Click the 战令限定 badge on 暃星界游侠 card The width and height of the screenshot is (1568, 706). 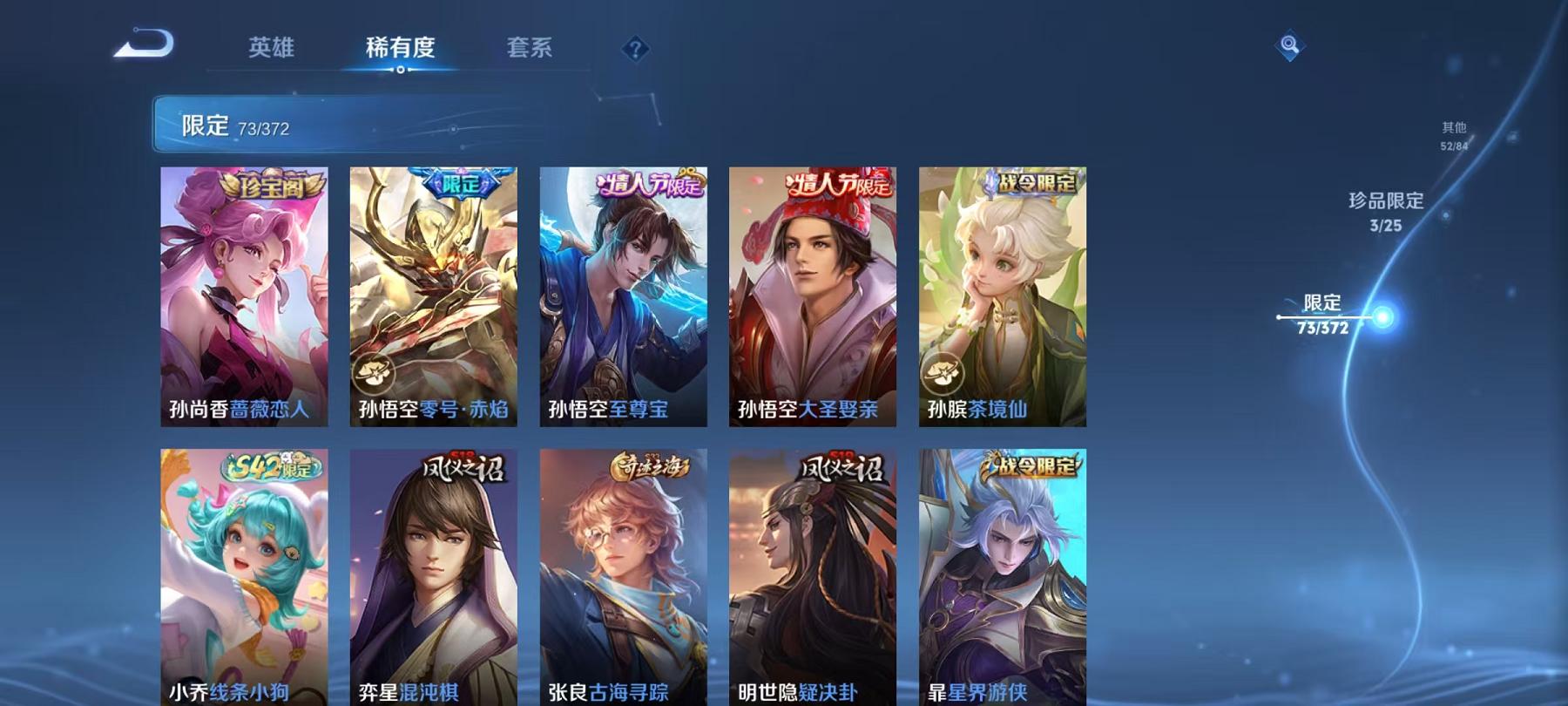coord(1032,465)
